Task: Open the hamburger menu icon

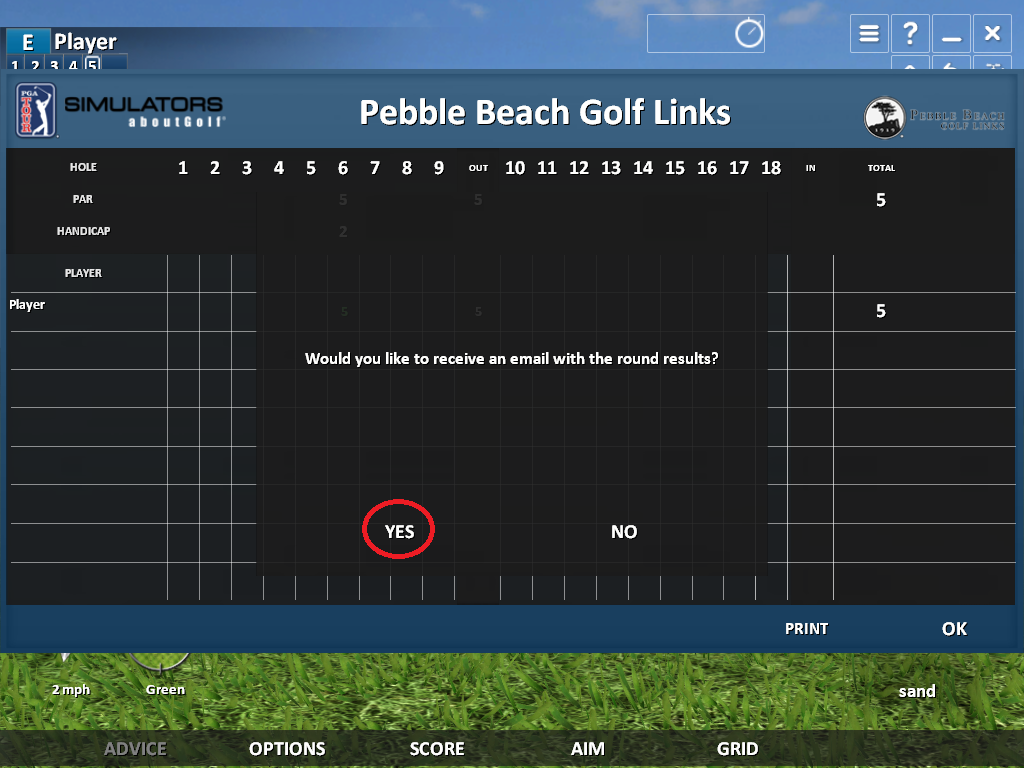Action: tap(869, 34)
